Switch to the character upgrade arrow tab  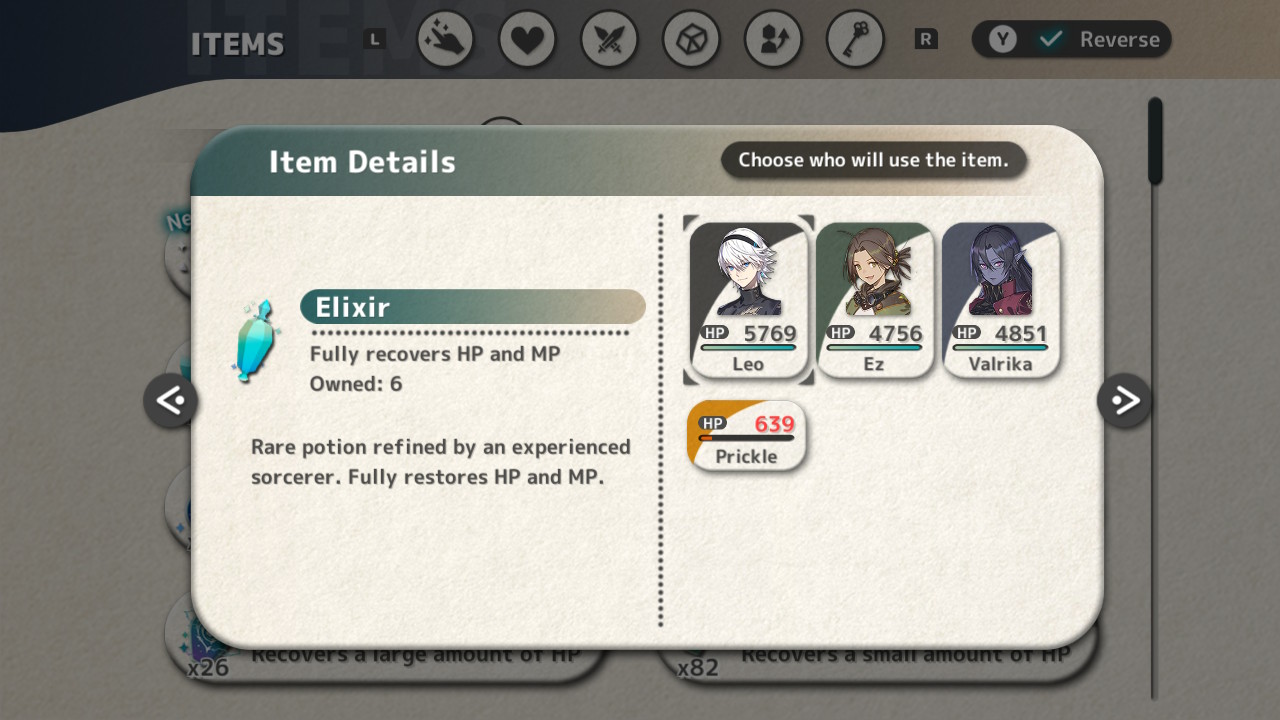click(x=773, y=40)
